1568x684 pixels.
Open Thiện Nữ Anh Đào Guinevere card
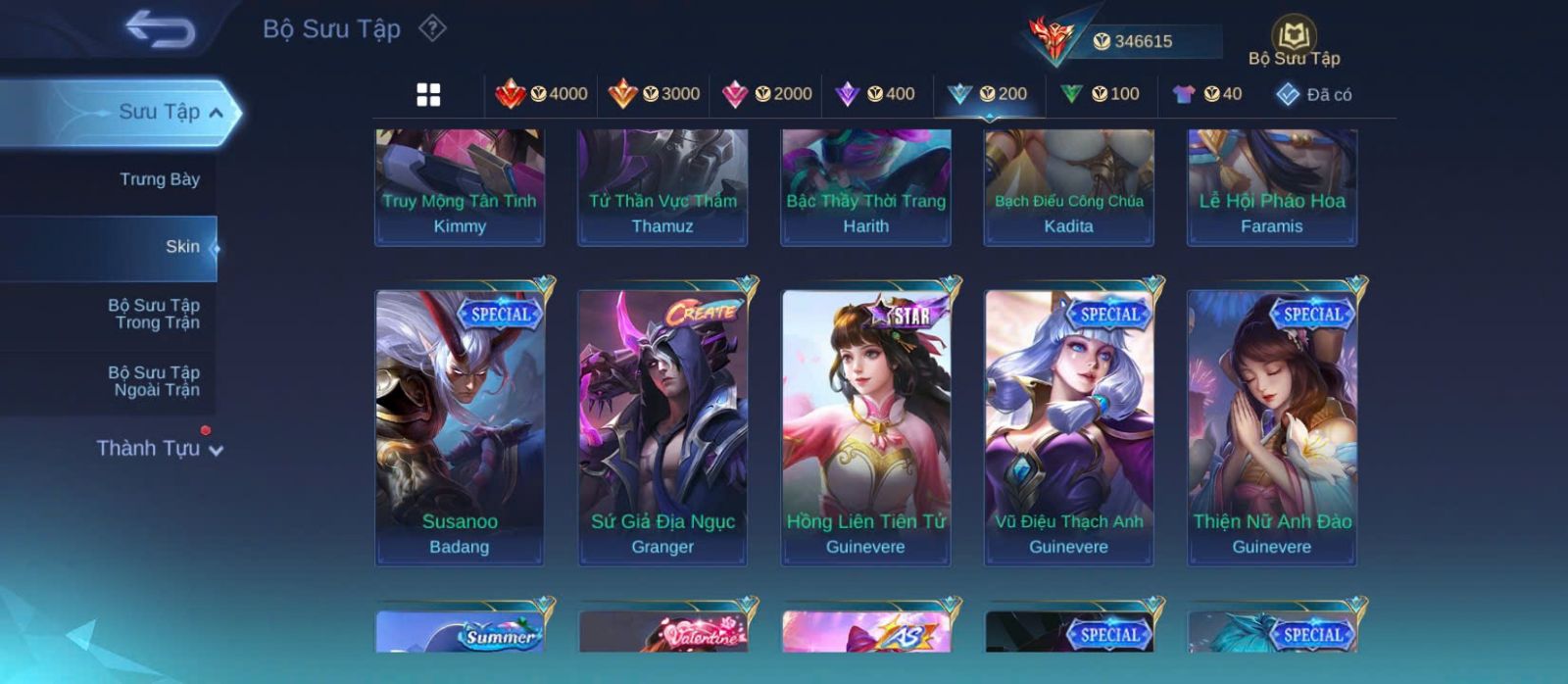click(1272, 427)
